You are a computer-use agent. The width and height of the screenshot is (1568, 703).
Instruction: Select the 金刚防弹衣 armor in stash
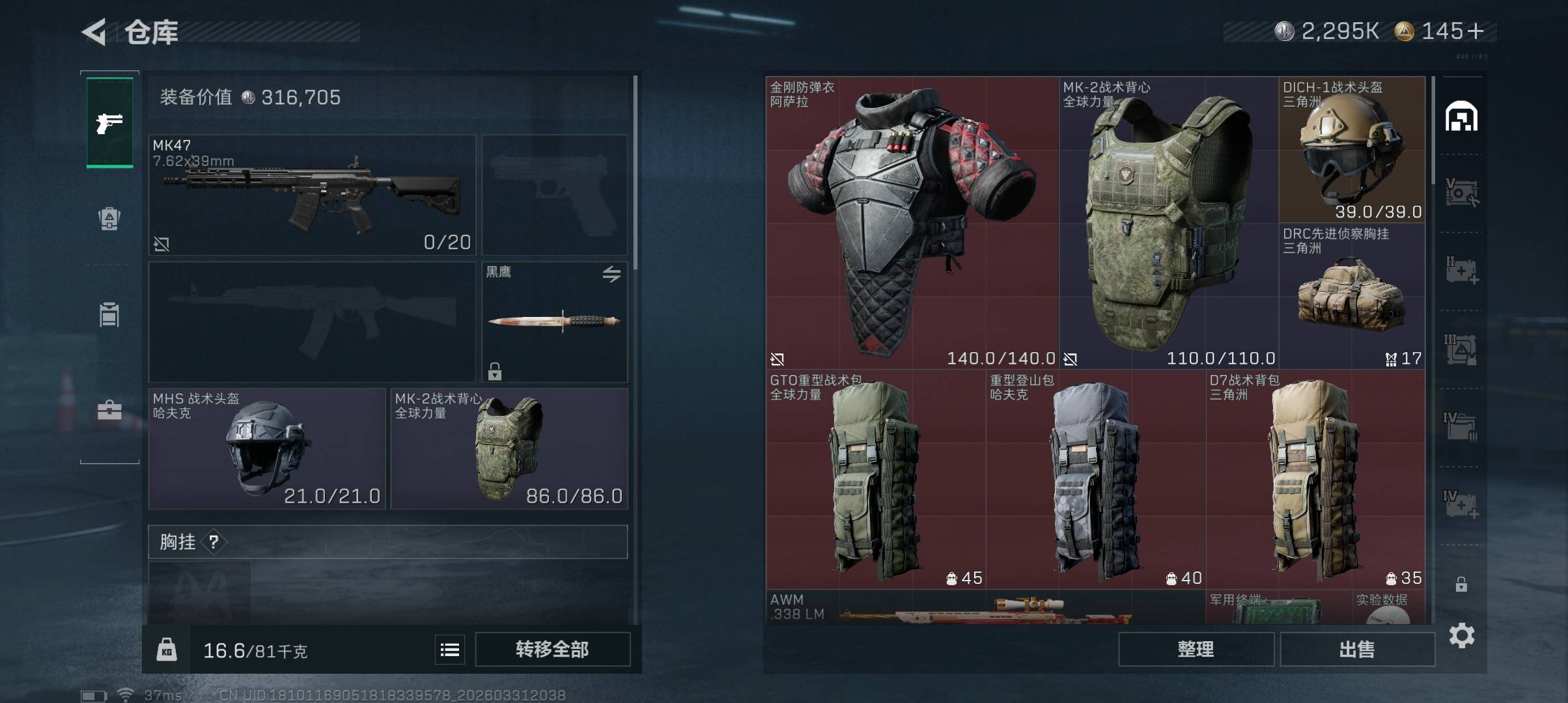(x=912, y=223)
